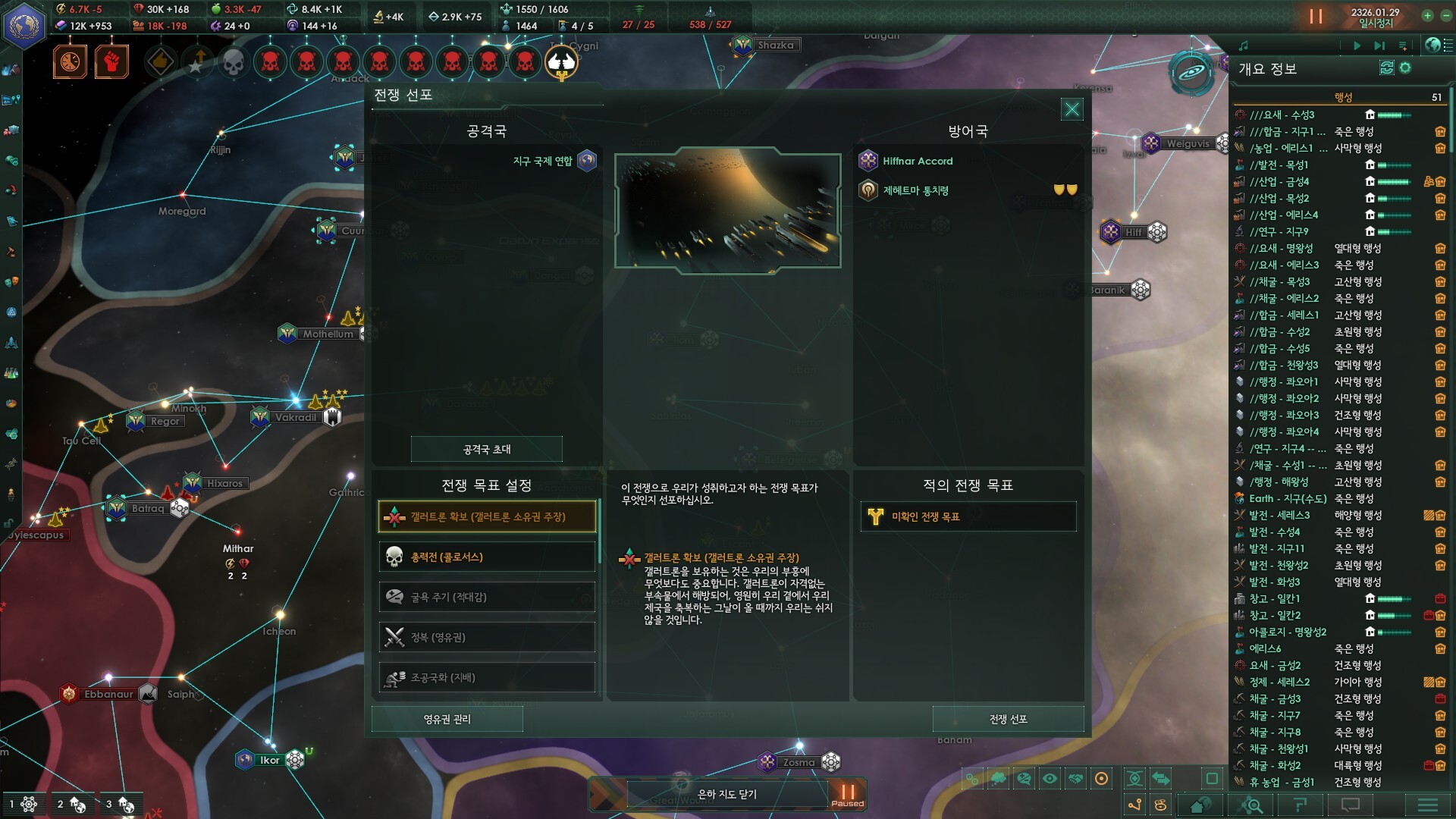The width and height of the screenshot is (1456, 819).
Task: Switch to fleet group 2 tab
Action: (73, 804)
